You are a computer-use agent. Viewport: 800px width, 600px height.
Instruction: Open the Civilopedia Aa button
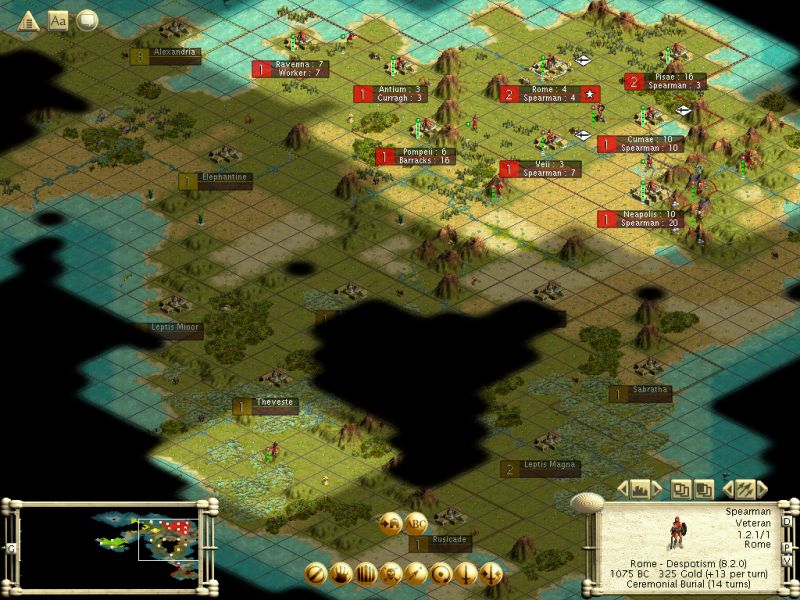click(58, 19)
